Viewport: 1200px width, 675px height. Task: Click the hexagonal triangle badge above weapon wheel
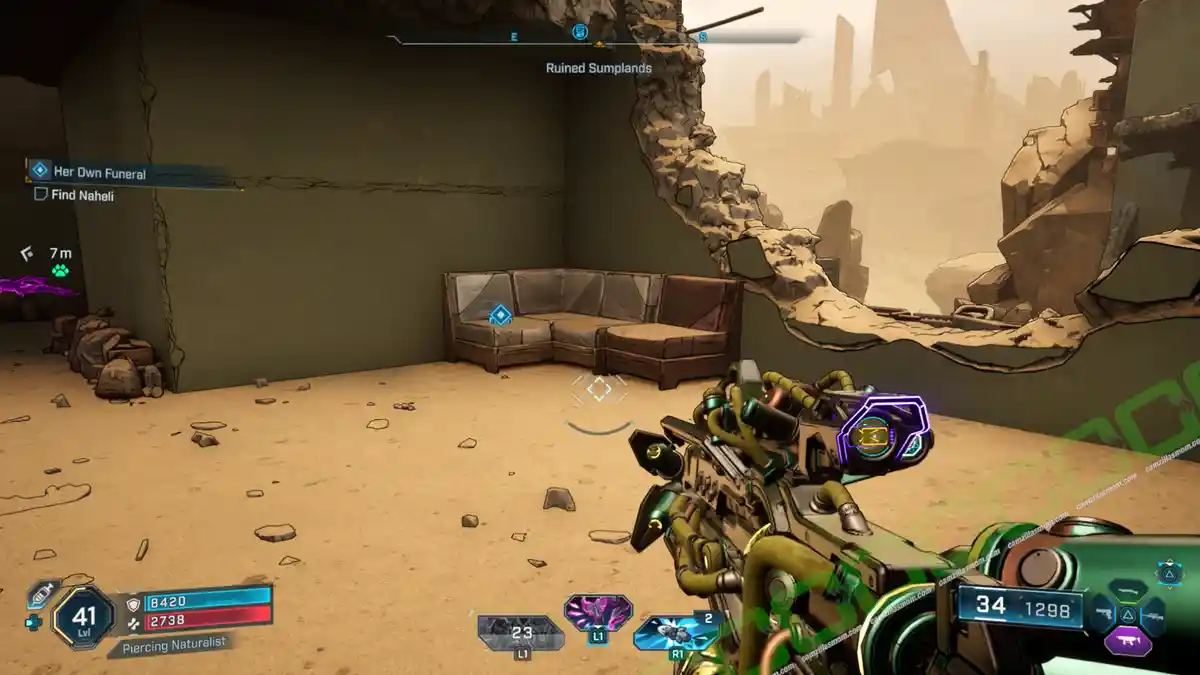pos(1170,574)
